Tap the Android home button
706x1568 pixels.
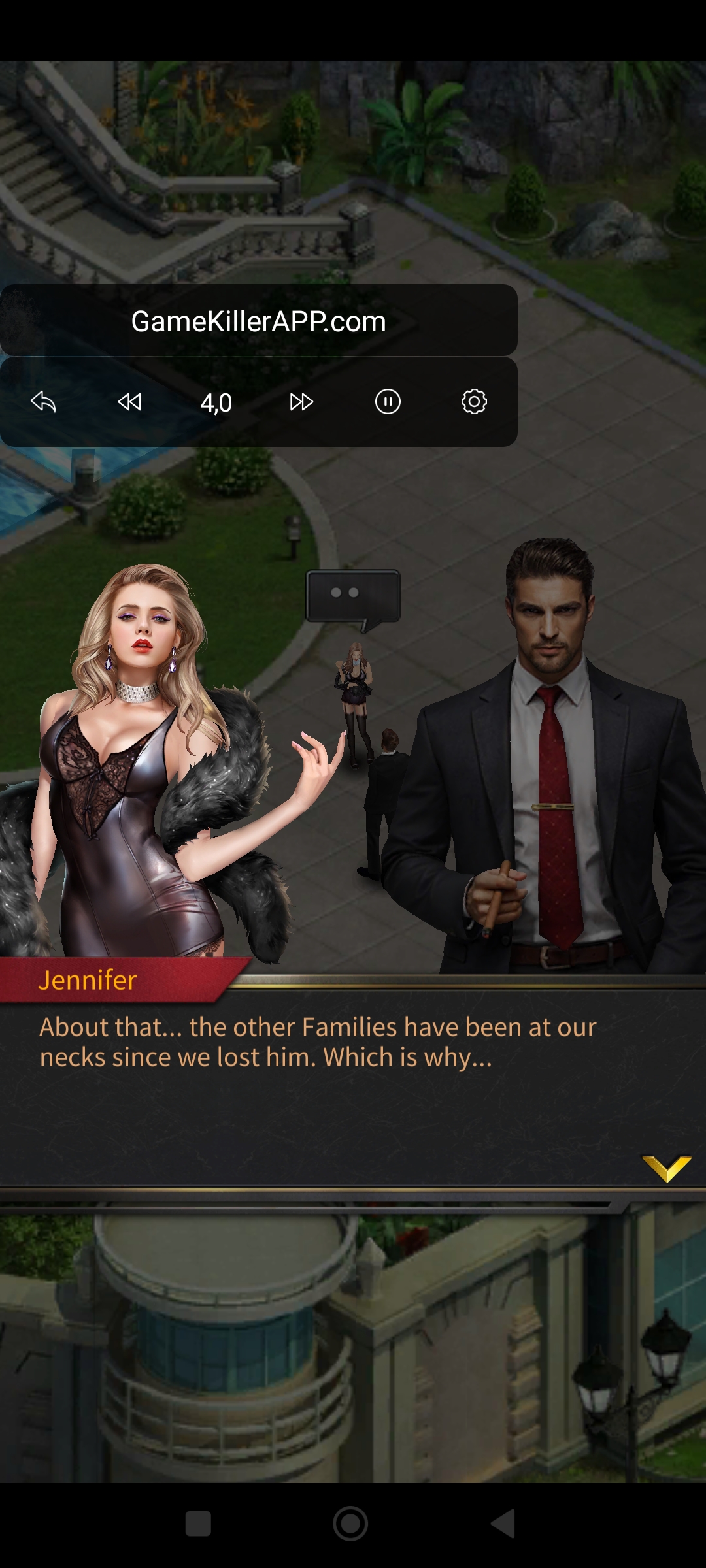pos(350,1524)
